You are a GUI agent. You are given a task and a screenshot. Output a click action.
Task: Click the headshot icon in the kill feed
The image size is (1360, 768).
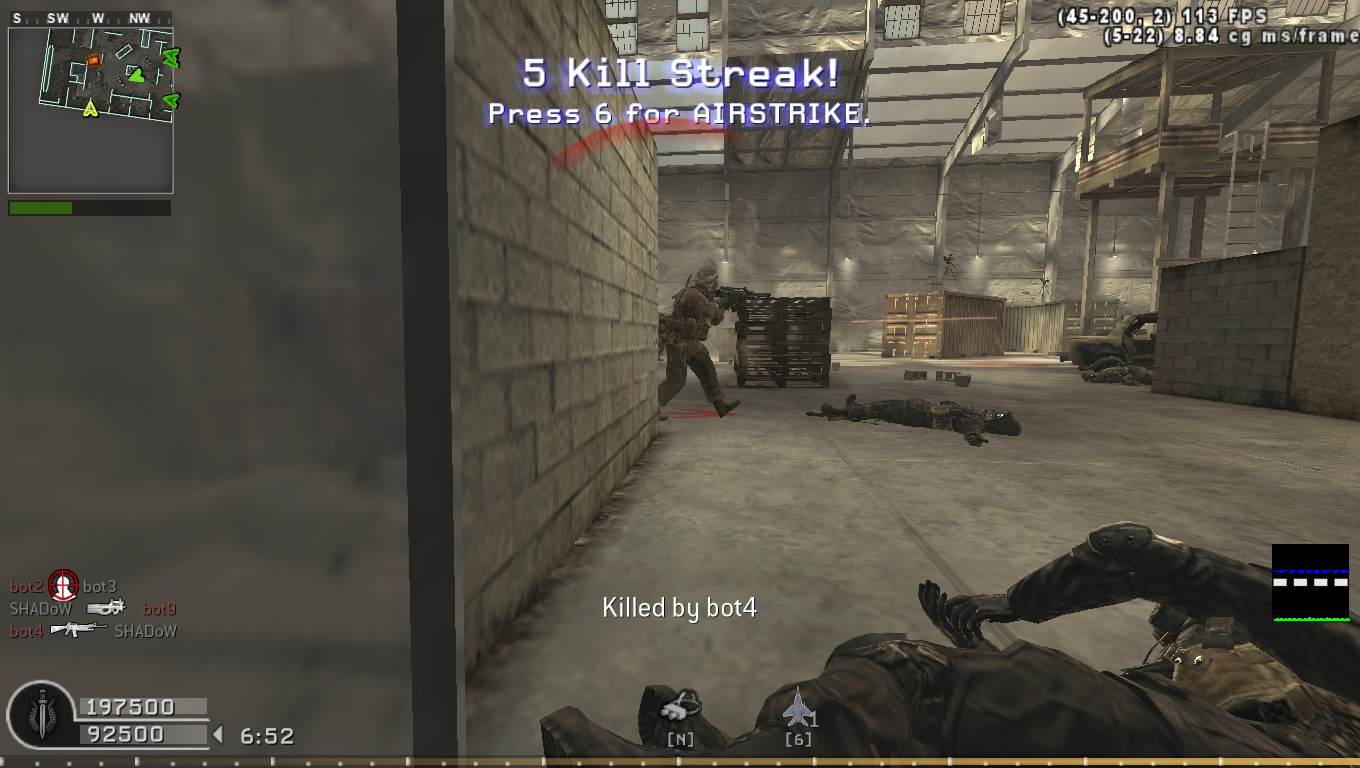coord(63,585)
